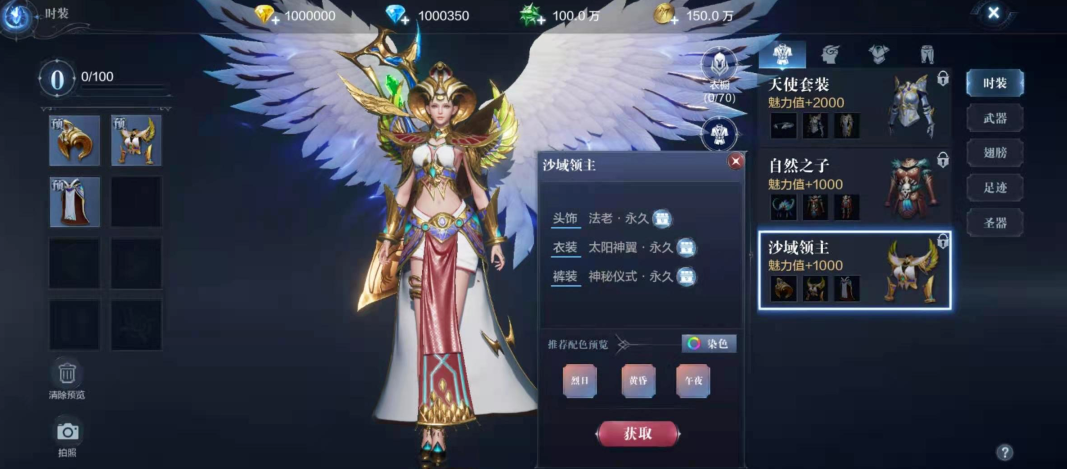Viewport: 1067px width, 469px height.
Task: Switch to the 武器 category
Action: pos(994,118)
